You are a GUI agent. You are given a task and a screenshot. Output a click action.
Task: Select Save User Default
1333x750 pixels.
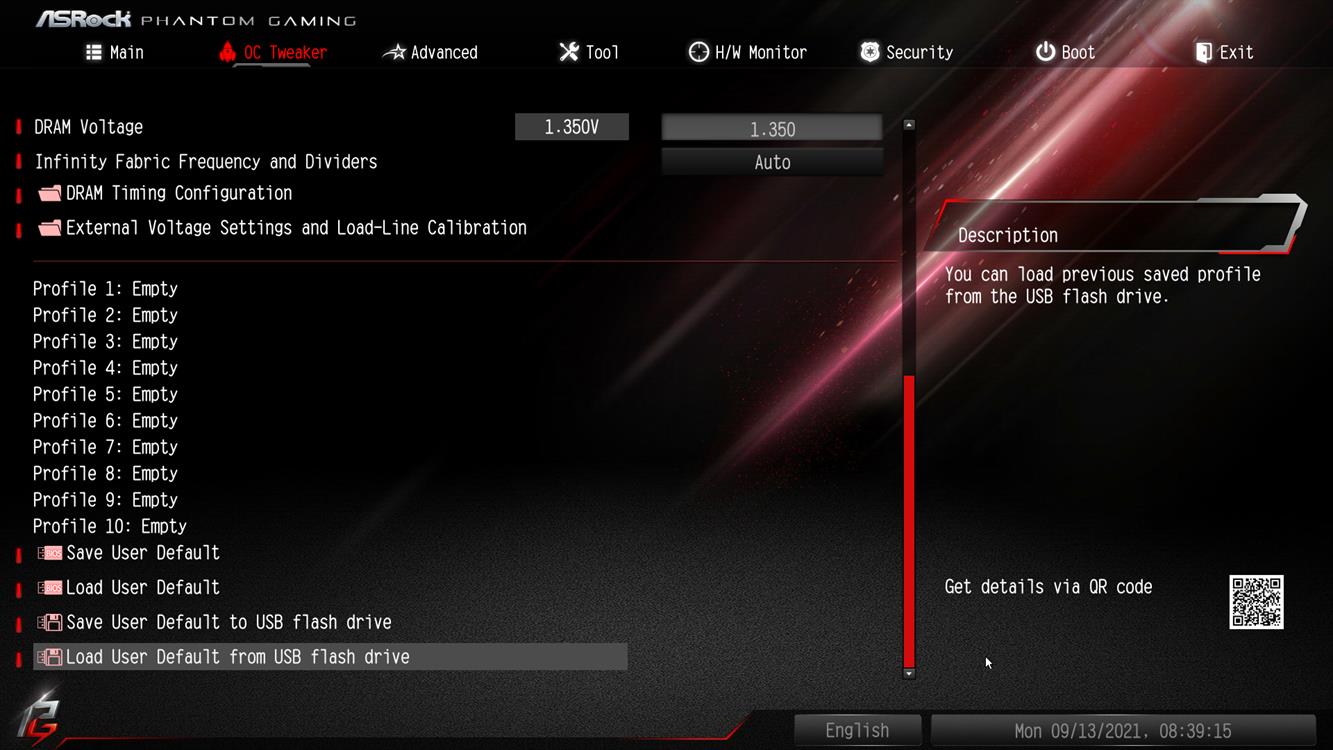point(142,553)
